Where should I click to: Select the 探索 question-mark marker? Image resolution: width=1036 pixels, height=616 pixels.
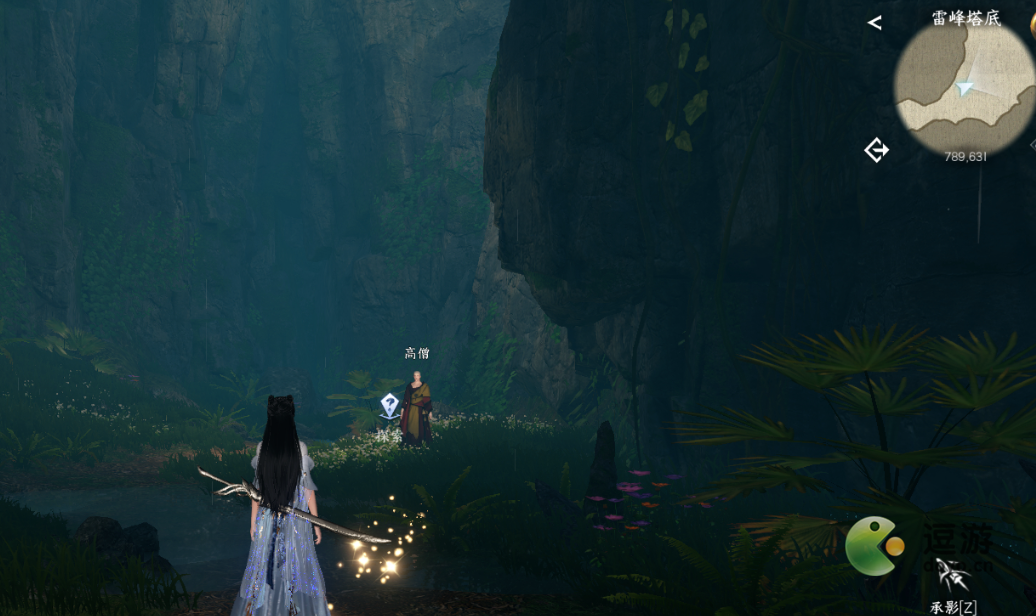coord(390,405)
